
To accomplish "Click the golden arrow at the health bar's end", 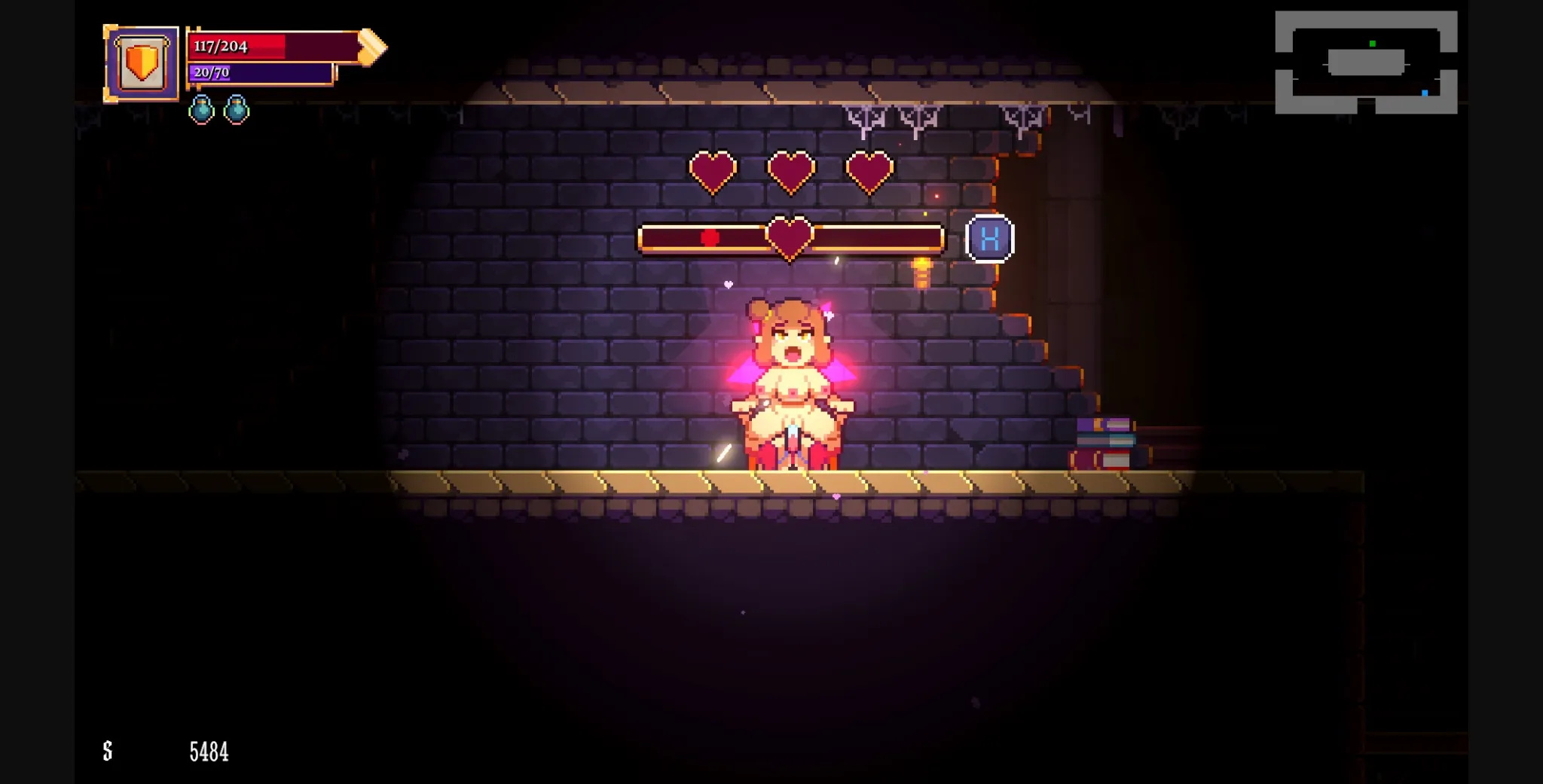I will click(x=371, y=47).
